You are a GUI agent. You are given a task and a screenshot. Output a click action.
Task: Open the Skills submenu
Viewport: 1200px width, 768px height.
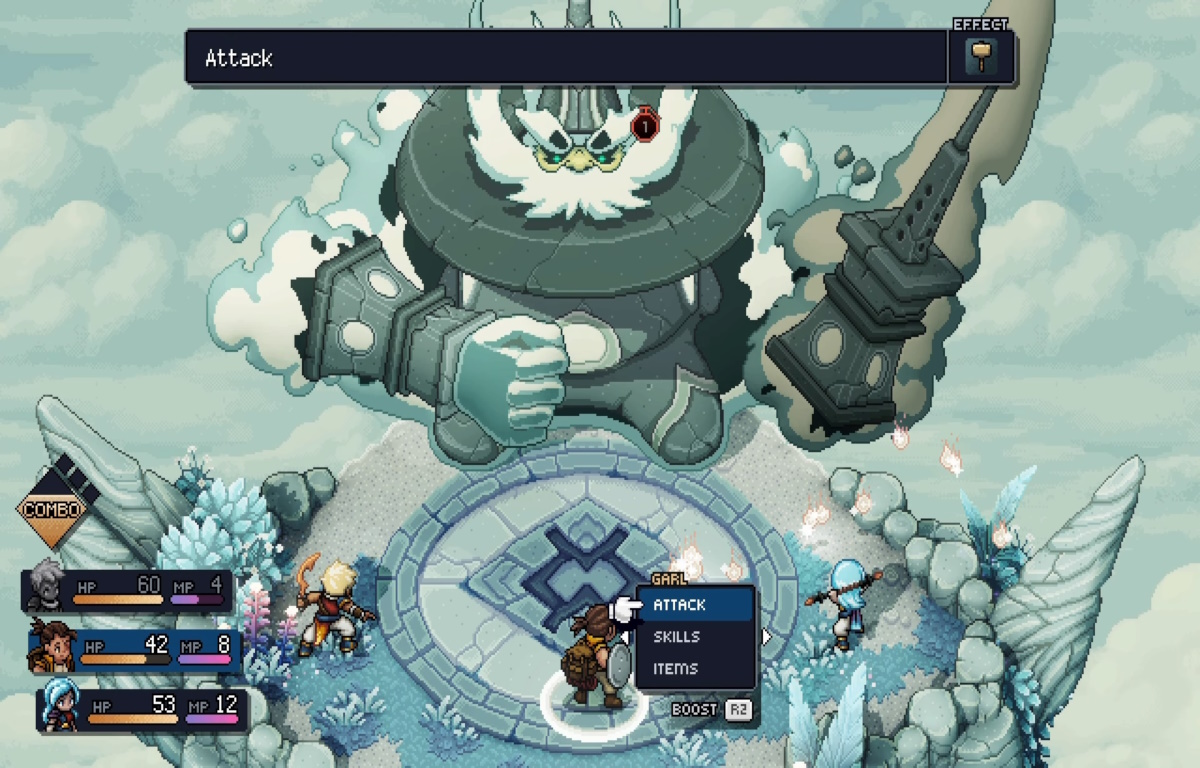tap(677, 636)
